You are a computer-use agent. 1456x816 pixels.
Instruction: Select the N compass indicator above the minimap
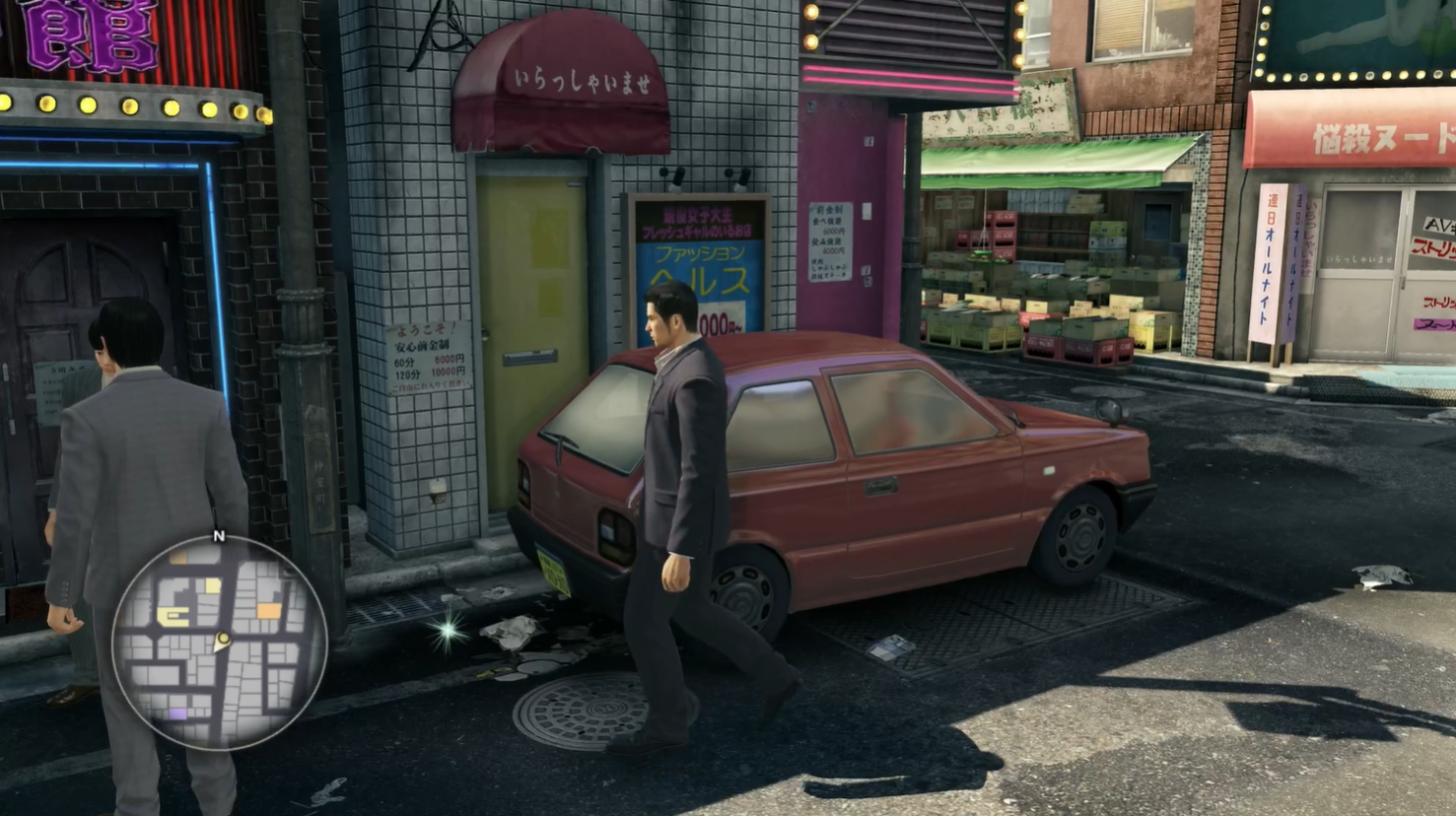[x=219, y=535]
